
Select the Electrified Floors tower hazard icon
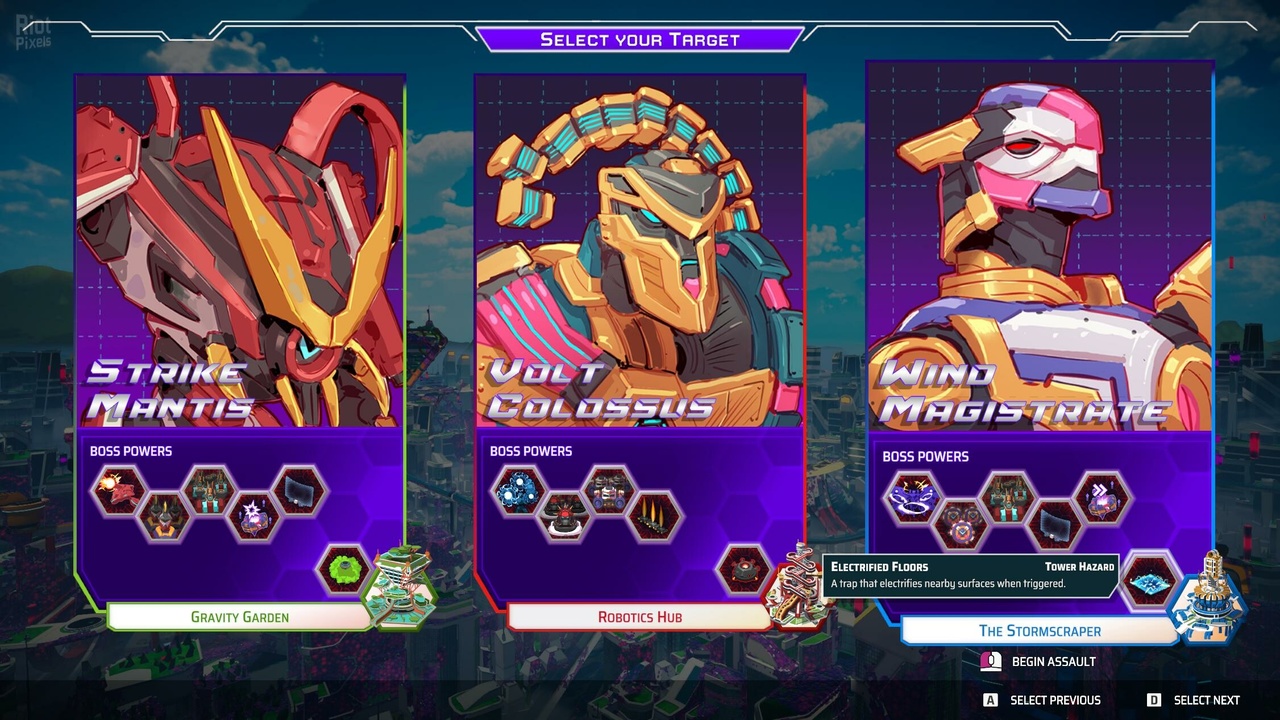tap(1149, 579)
